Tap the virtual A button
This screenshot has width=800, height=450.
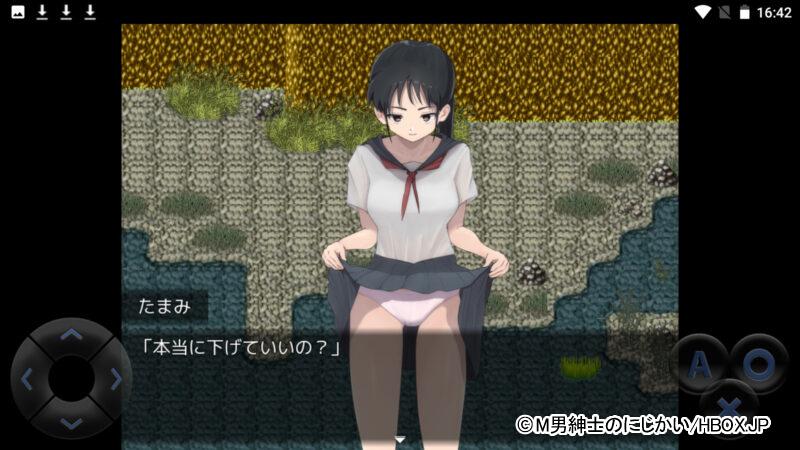point(700,364)
